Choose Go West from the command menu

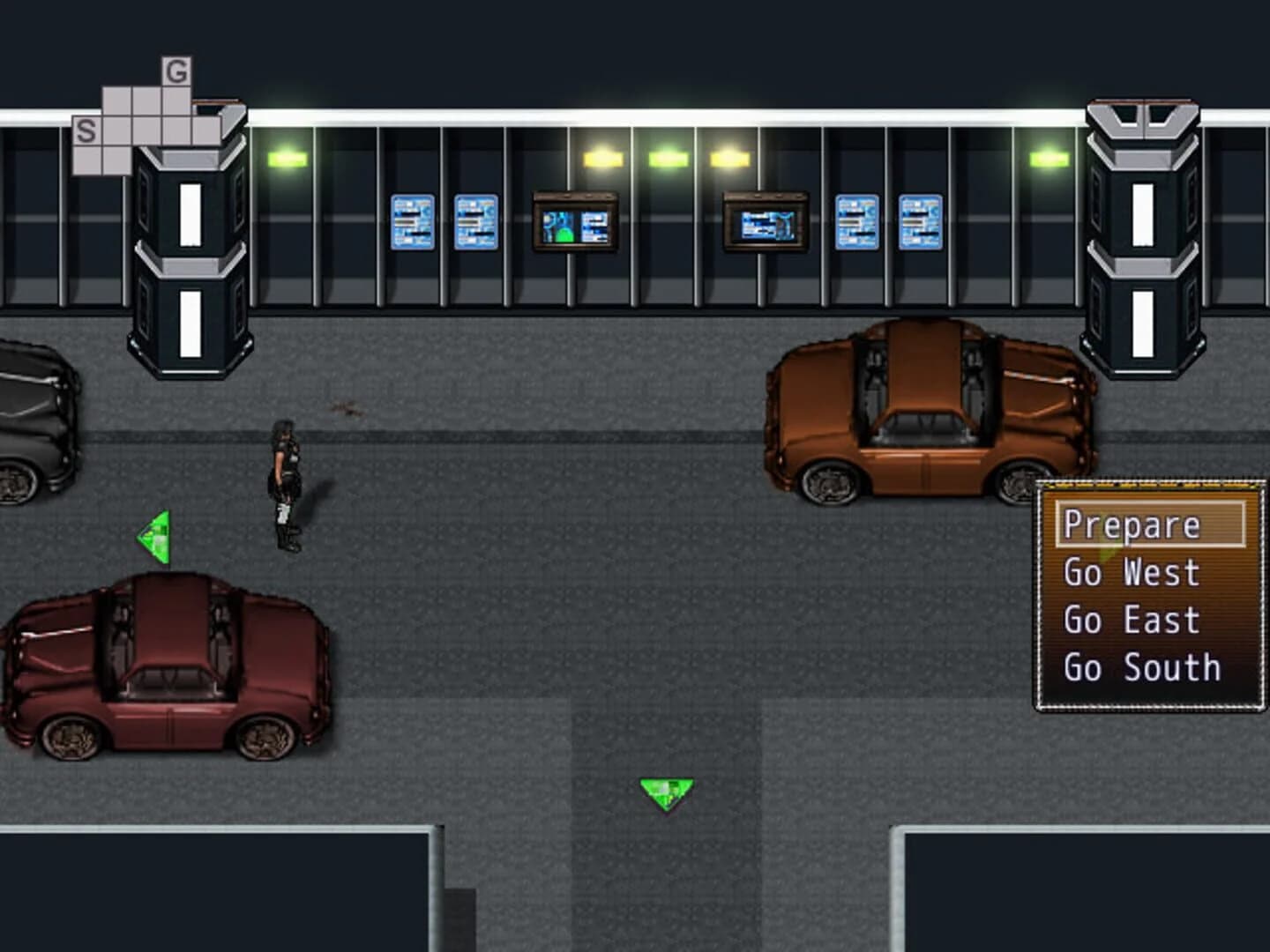[x=1133, y=571]
